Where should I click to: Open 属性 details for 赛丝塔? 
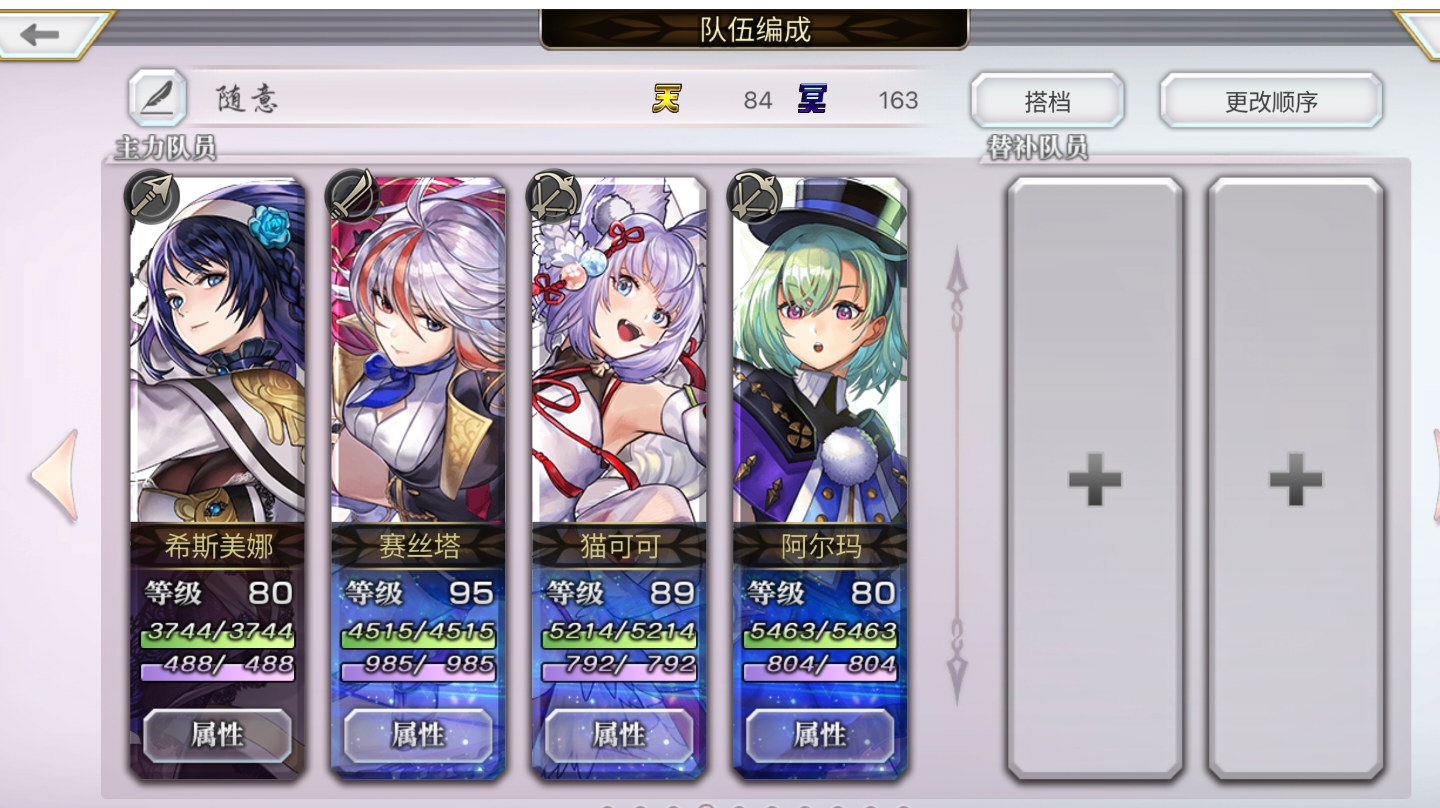click(x=417, y=734)
